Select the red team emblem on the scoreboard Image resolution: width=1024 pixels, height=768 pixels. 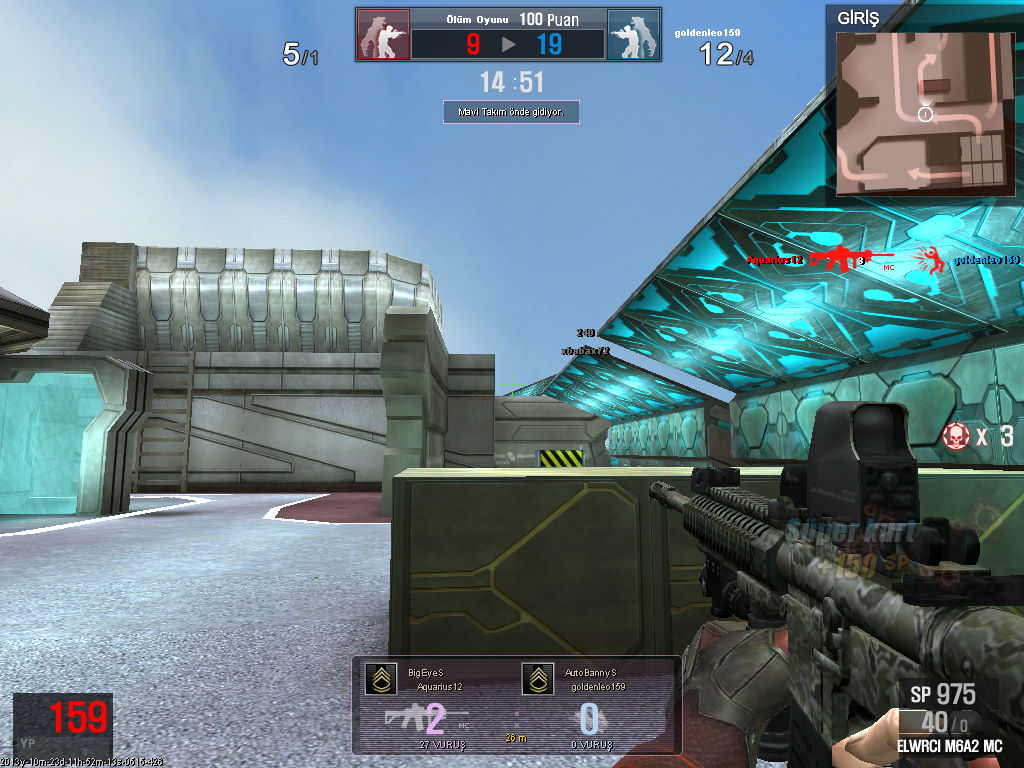pyautogui.click(x=383, y=35)
